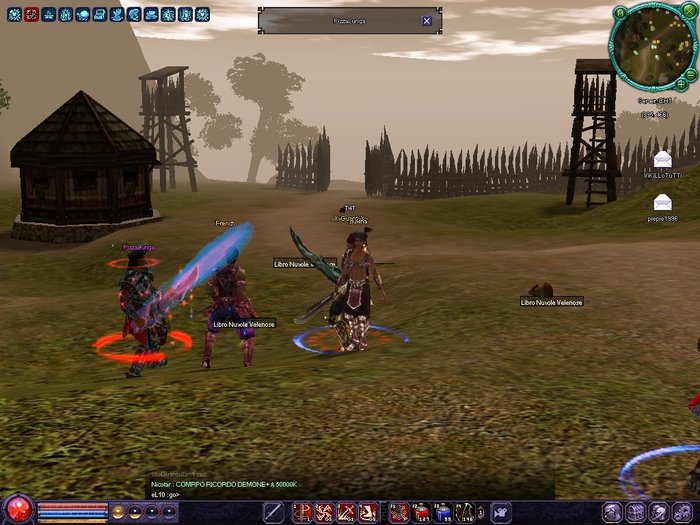The width and height of the screenshot is (700, 525).
Task: Pick up the Libro Nuvole Velenose label on the right
Action: point(551,301)
